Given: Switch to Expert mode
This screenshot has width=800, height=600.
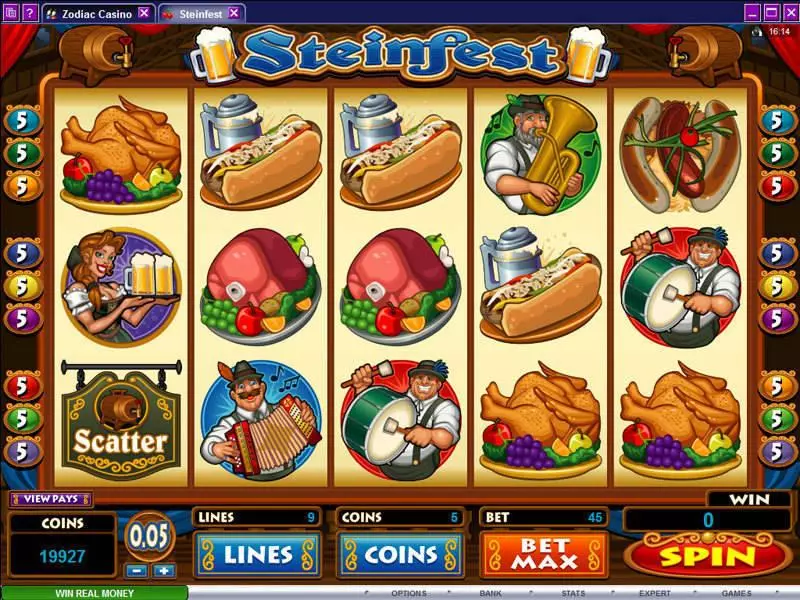Looking at the screenshot, I should (654, 593).
